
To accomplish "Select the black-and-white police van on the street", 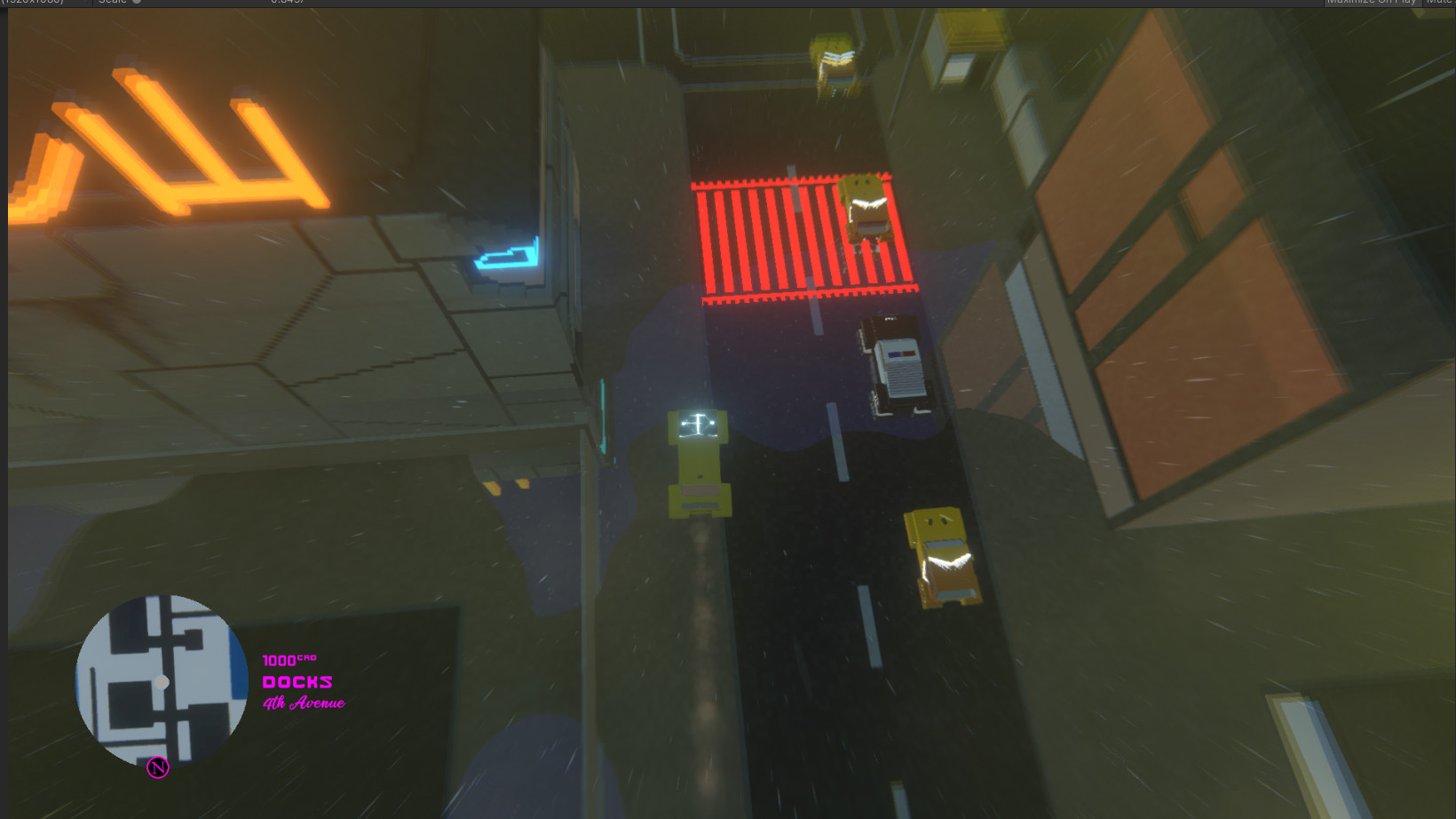I will 895,364.
